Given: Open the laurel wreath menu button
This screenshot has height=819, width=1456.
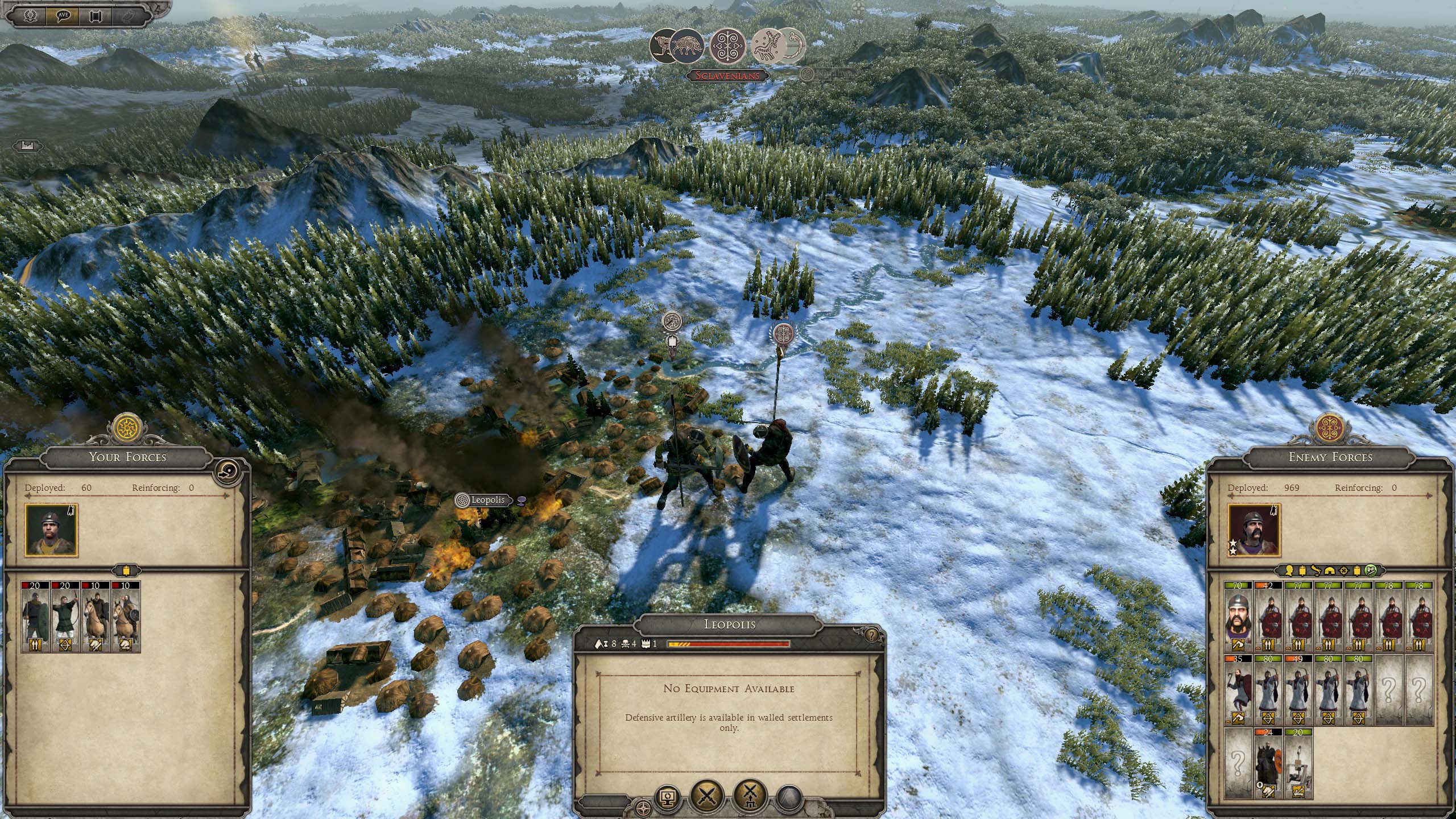Looking at the screenshot, I should 30,15.
